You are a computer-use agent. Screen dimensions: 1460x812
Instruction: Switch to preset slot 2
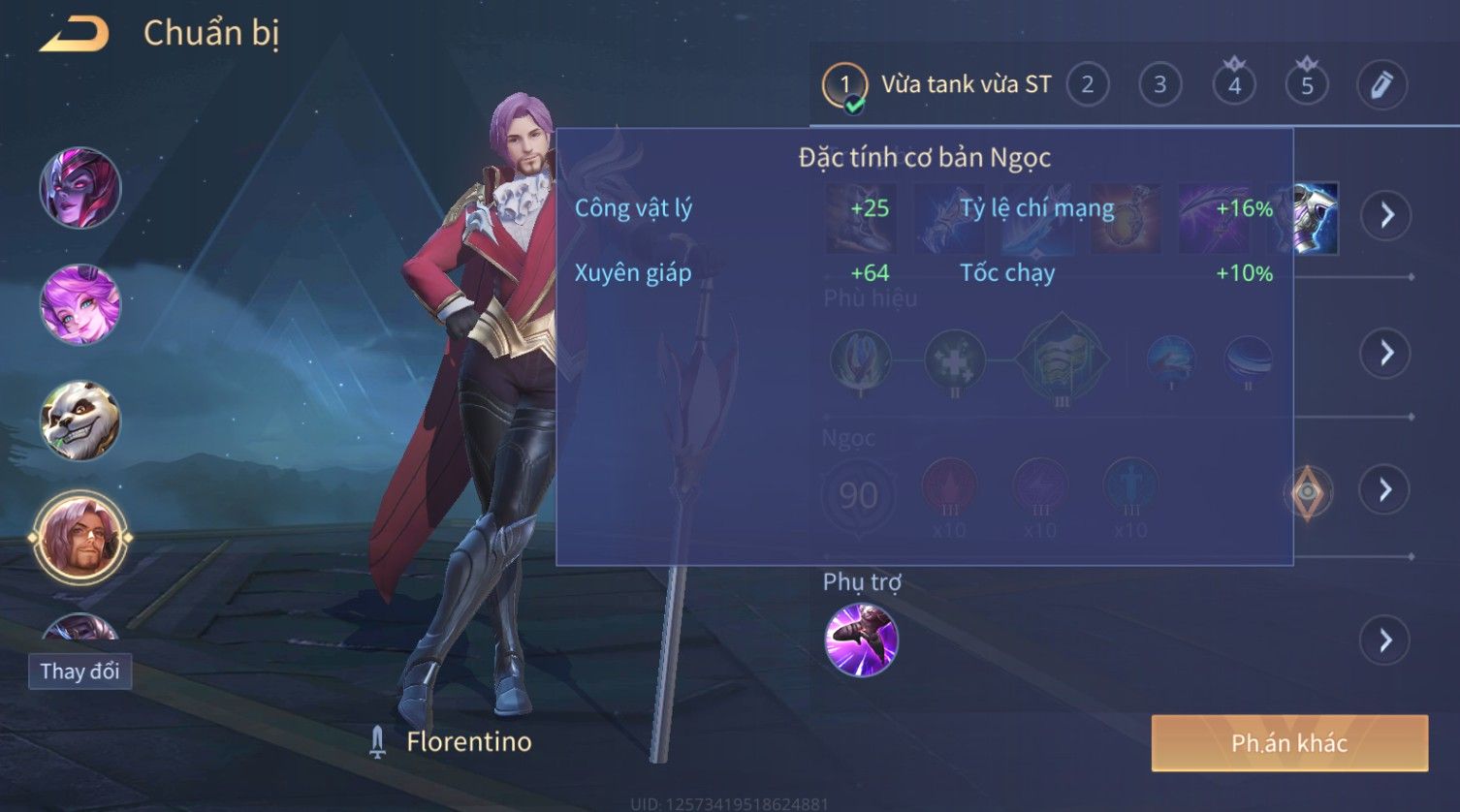(1087, 85)
